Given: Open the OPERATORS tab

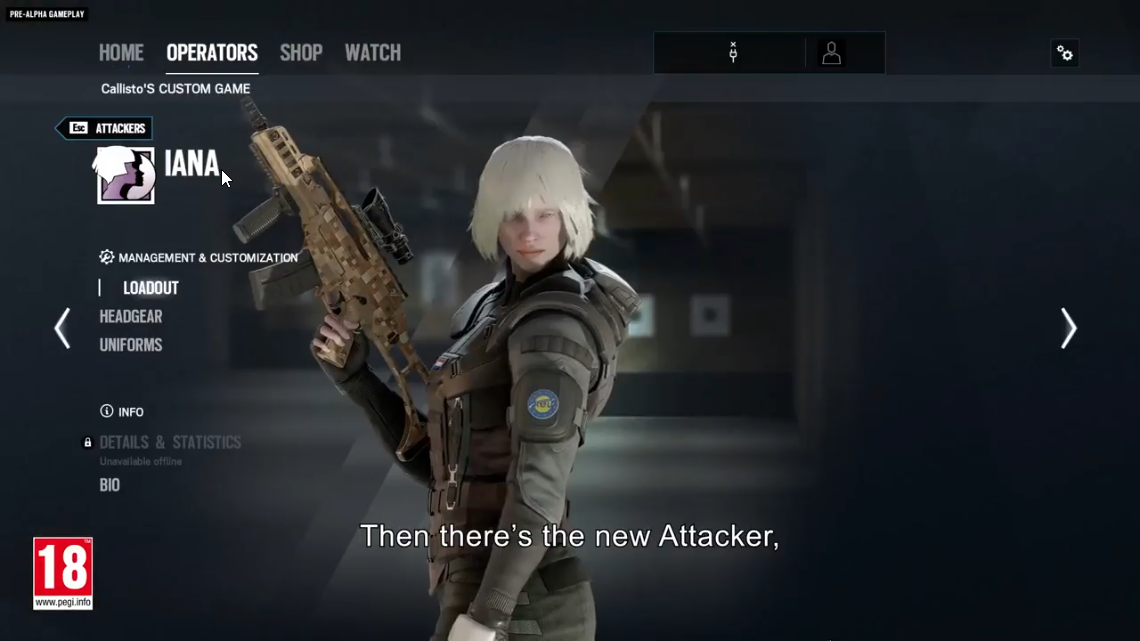Looking at the screenshot, I should (212, 53).
